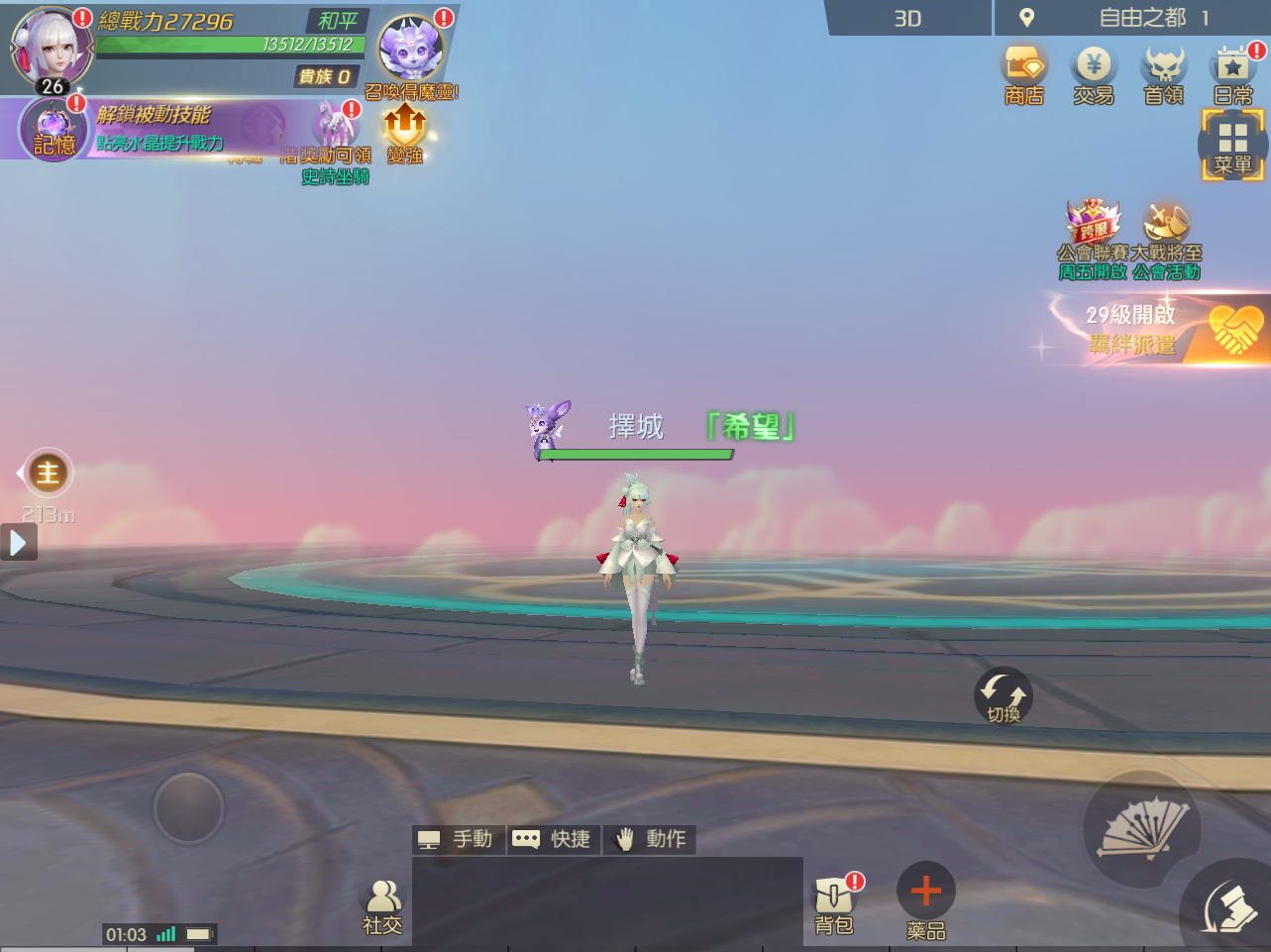Open the 交易 trade icon
The width and height of the screenshot is (1271, 952).
1094,71
